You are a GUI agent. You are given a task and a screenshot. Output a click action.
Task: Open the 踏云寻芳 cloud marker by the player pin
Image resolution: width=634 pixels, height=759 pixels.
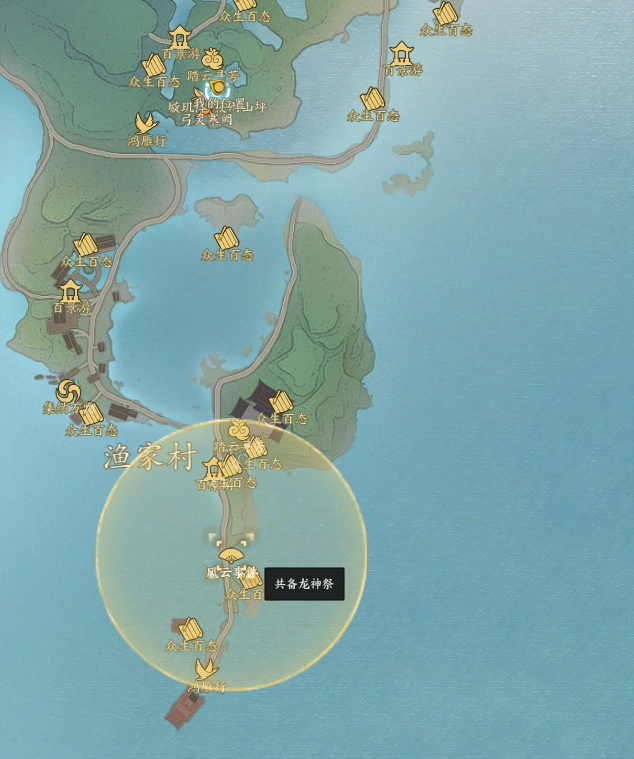click(212, 59)
